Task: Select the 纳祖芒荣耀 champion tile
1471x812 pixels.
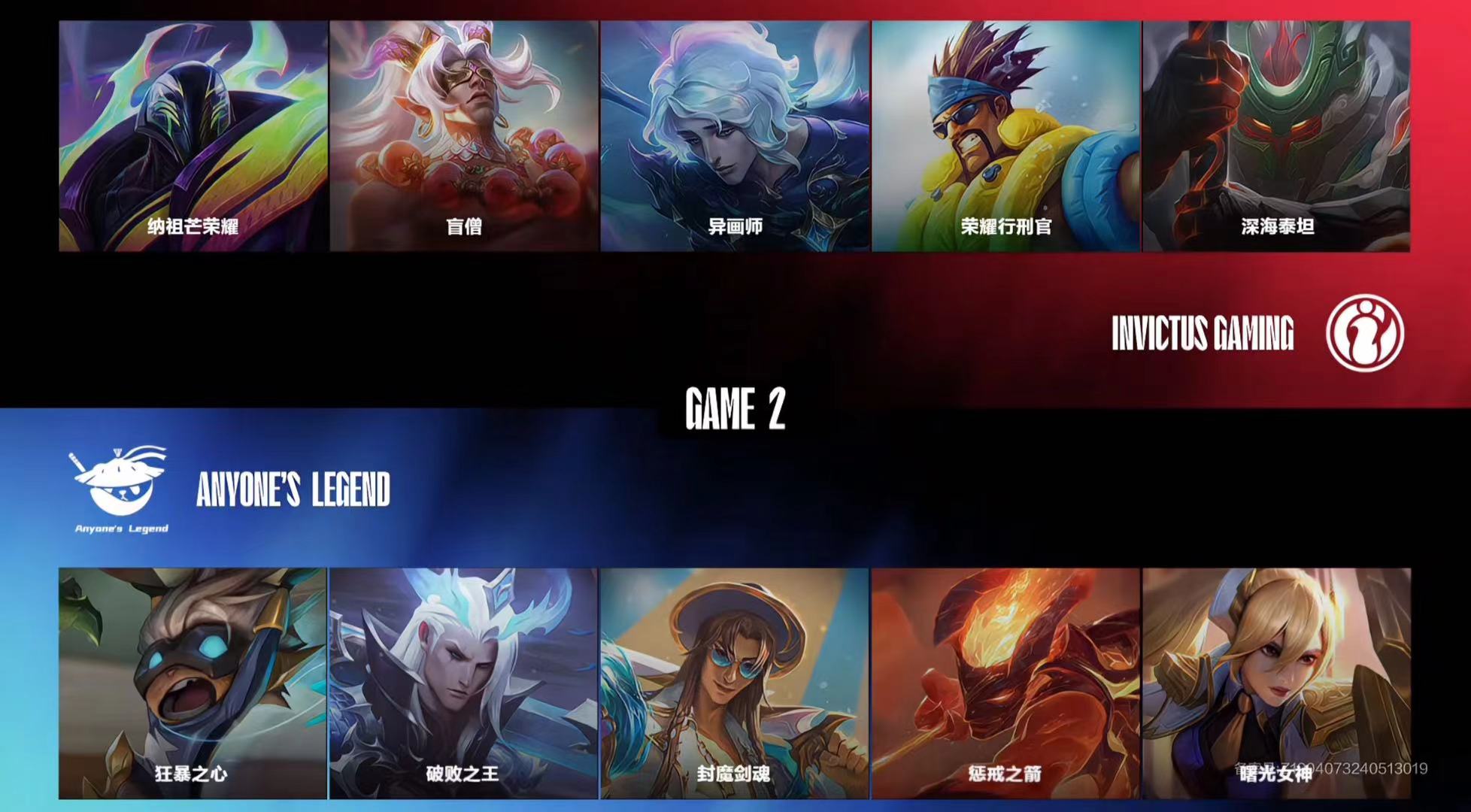Action: point(193,136)
